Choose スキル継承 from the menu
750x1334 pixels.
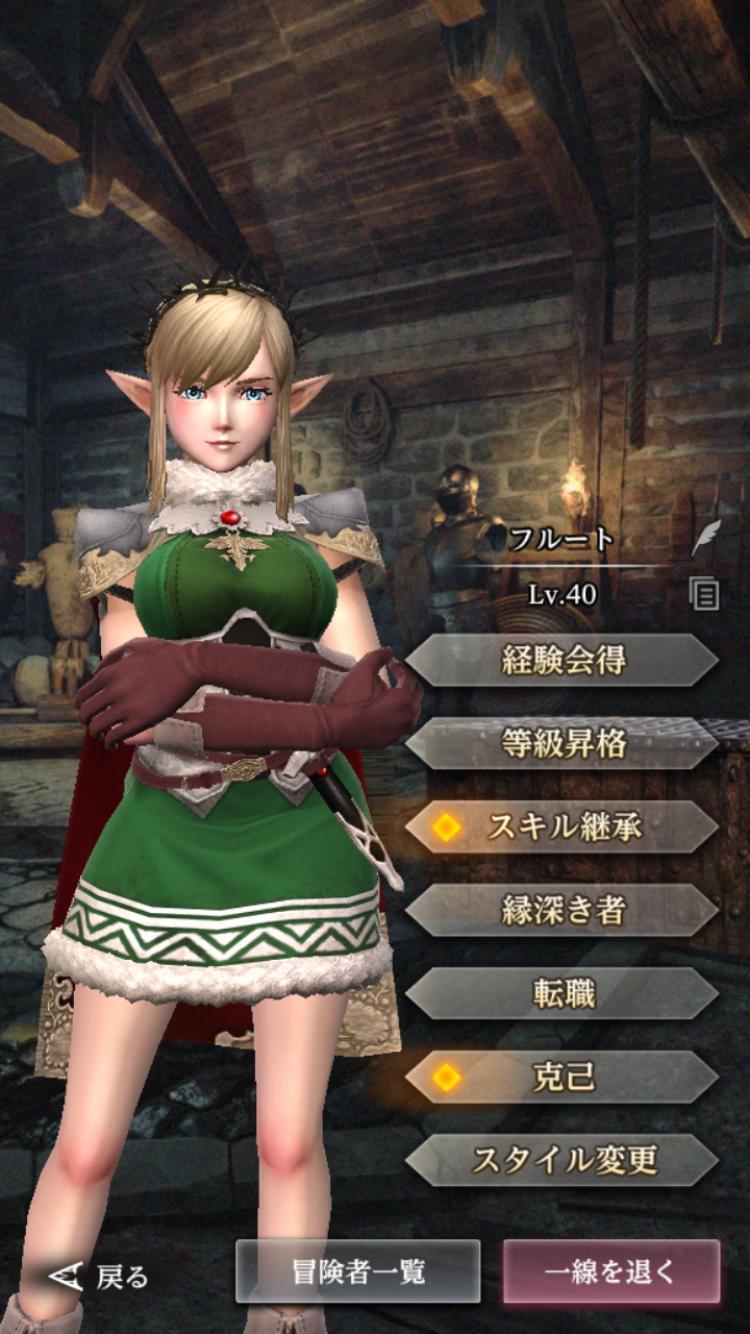tap(562, 827)
